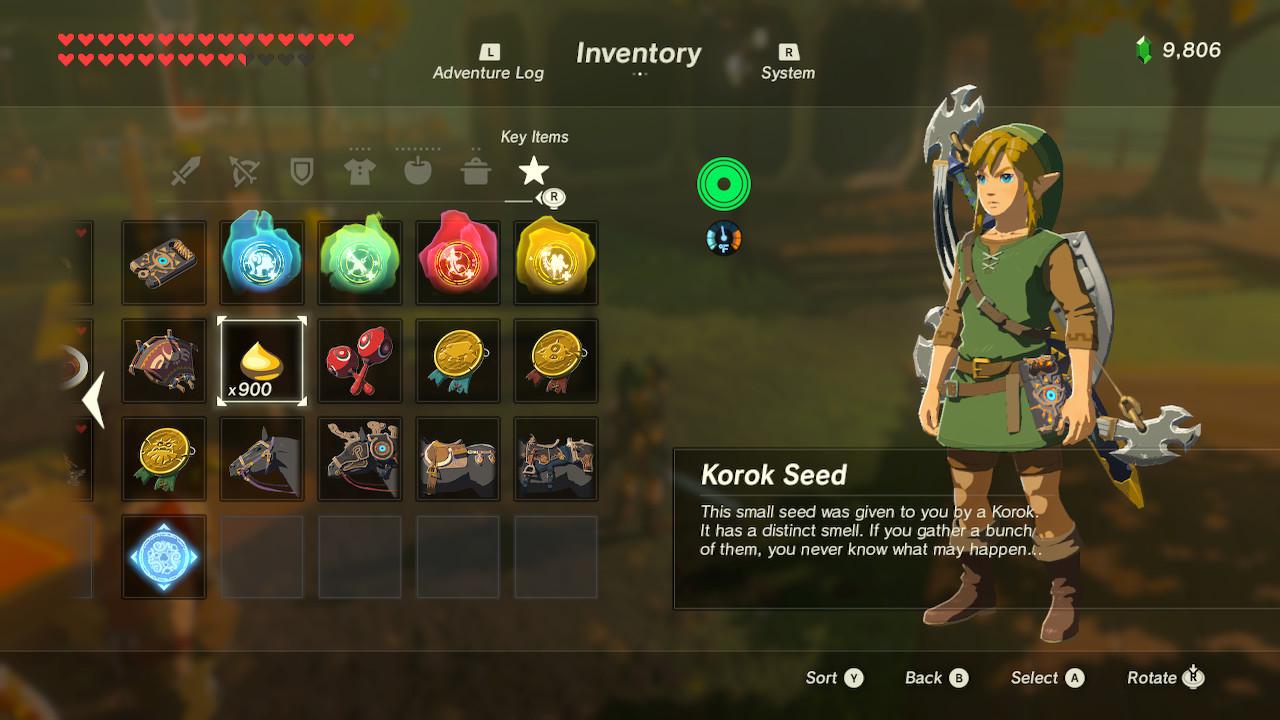
Task: Select the Korok Seed stack
Action: (262, 360)
